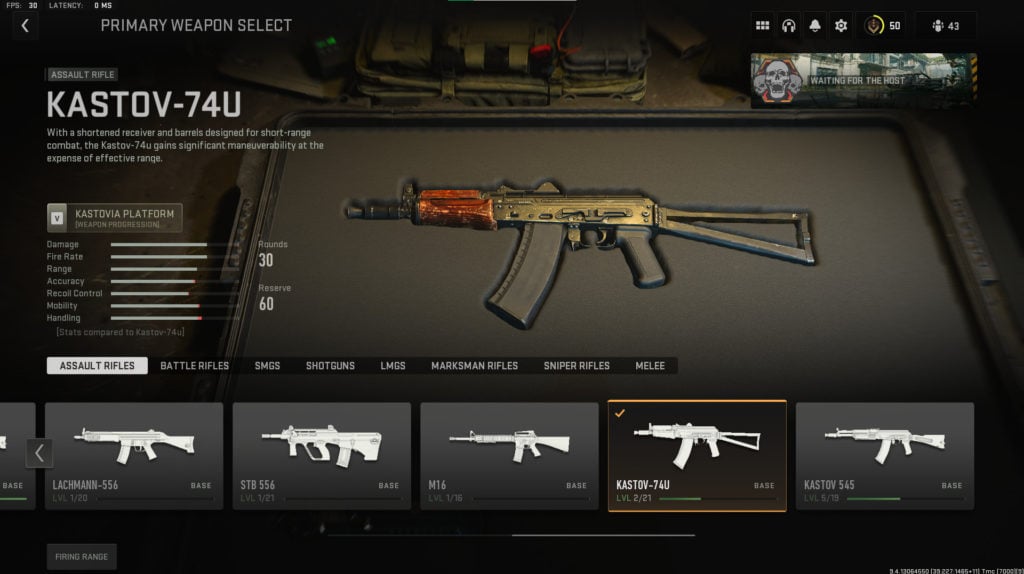Choose the STB 556 weapon tile

tap(321, 455)
